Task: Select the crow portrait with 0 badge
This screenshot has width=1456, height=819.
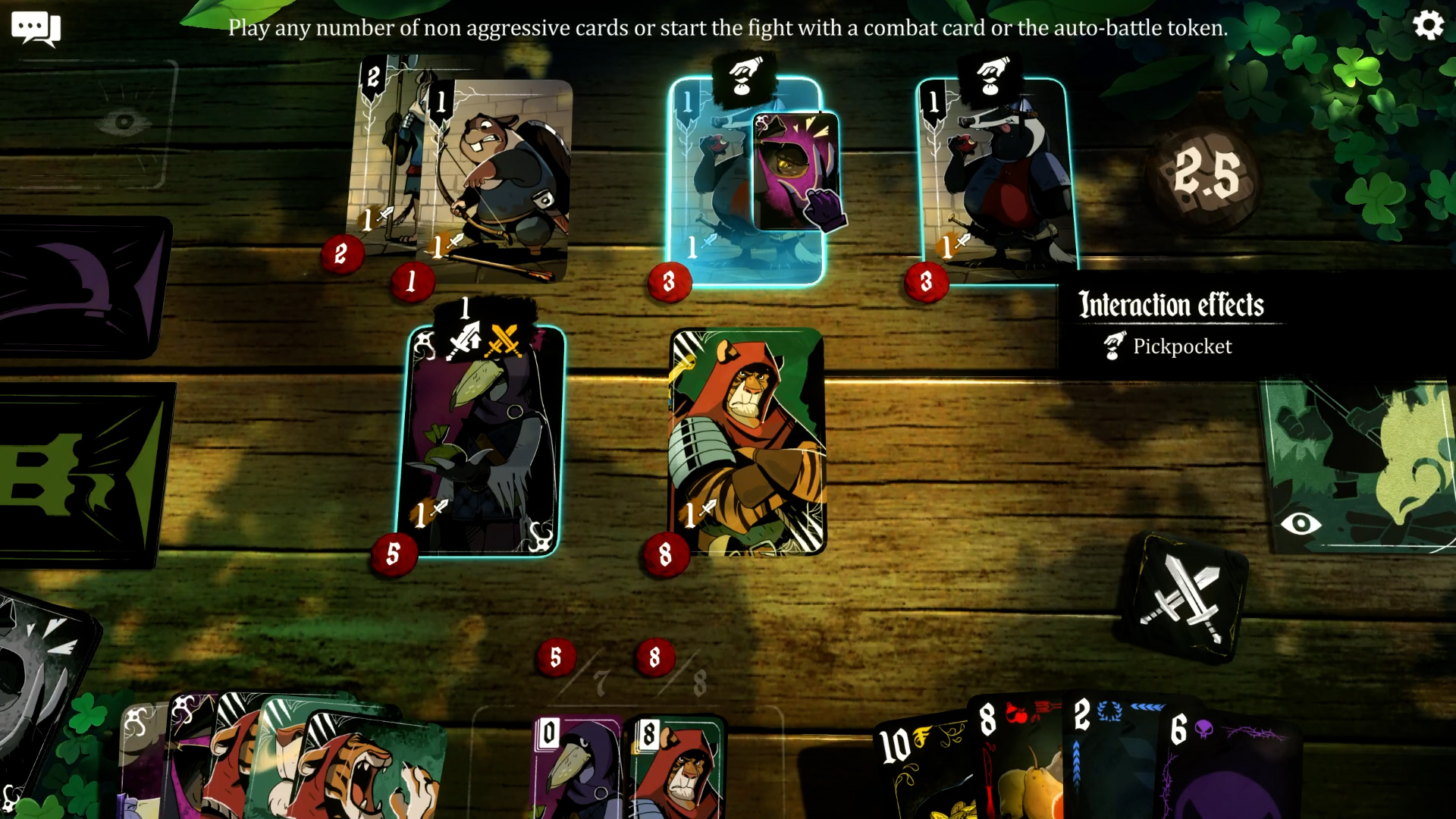Action: [576, 766]
